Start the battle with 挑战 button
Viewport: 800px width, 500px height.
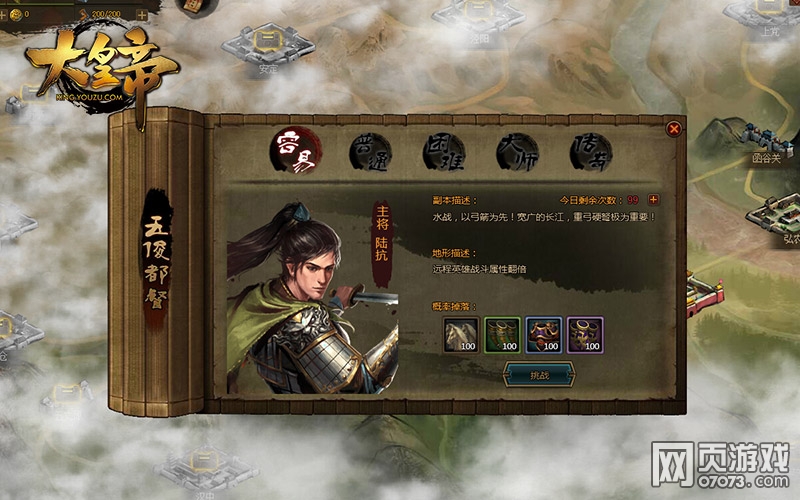(540, 374)
